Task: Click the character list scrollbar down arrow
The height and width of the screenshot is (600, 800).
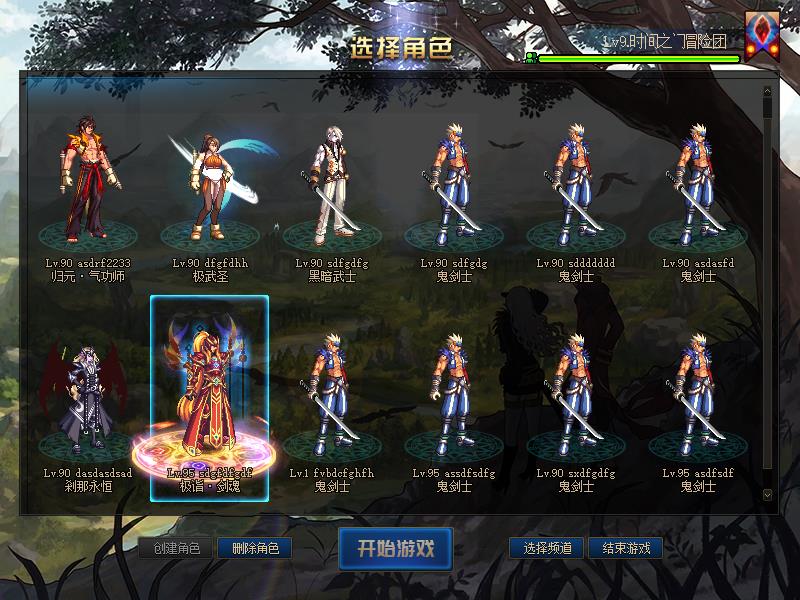Action: click(x=767, y=494)
